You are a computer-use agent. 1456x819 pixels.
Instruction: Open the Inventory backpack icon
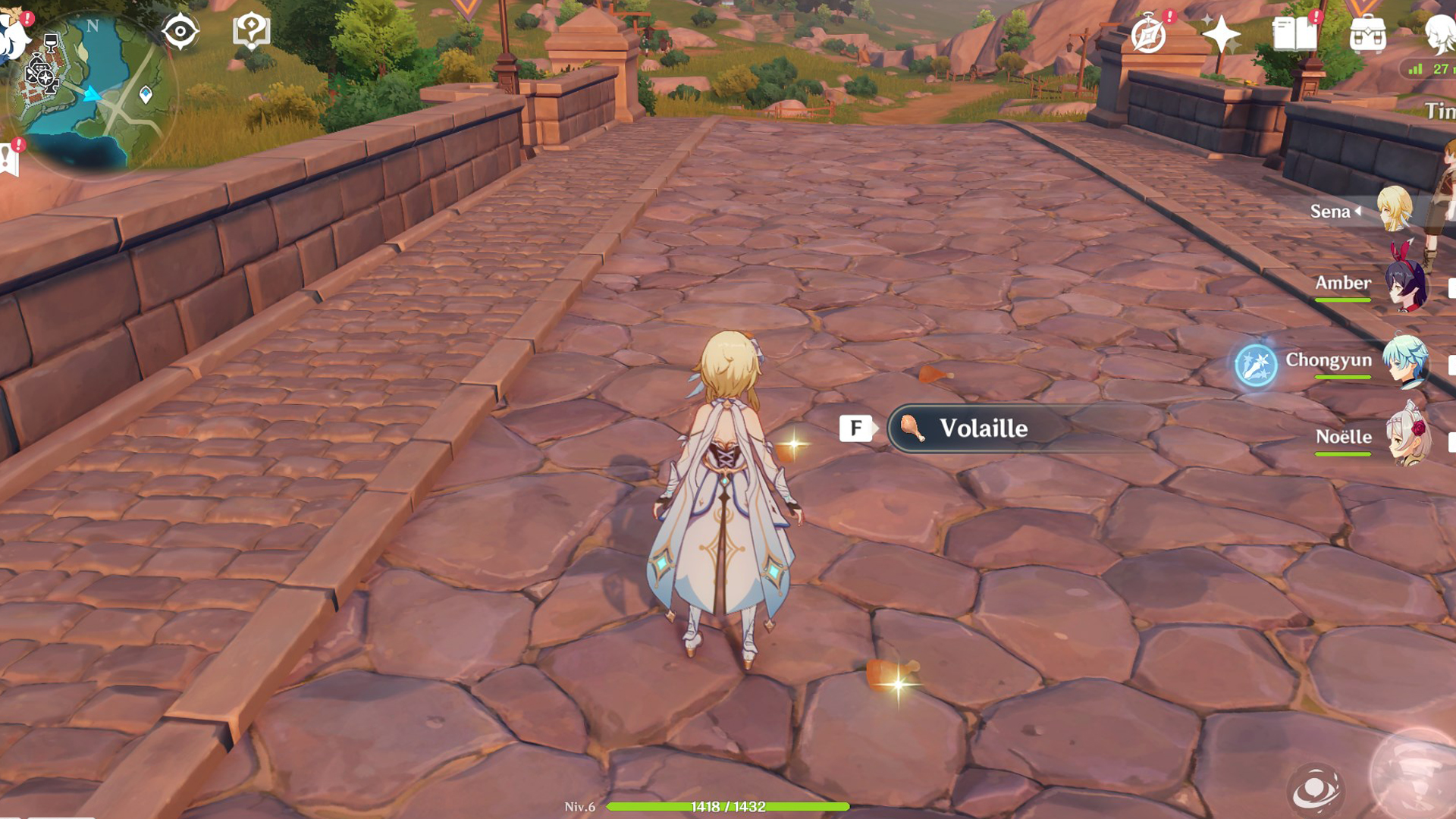[x=1370, y=32]
